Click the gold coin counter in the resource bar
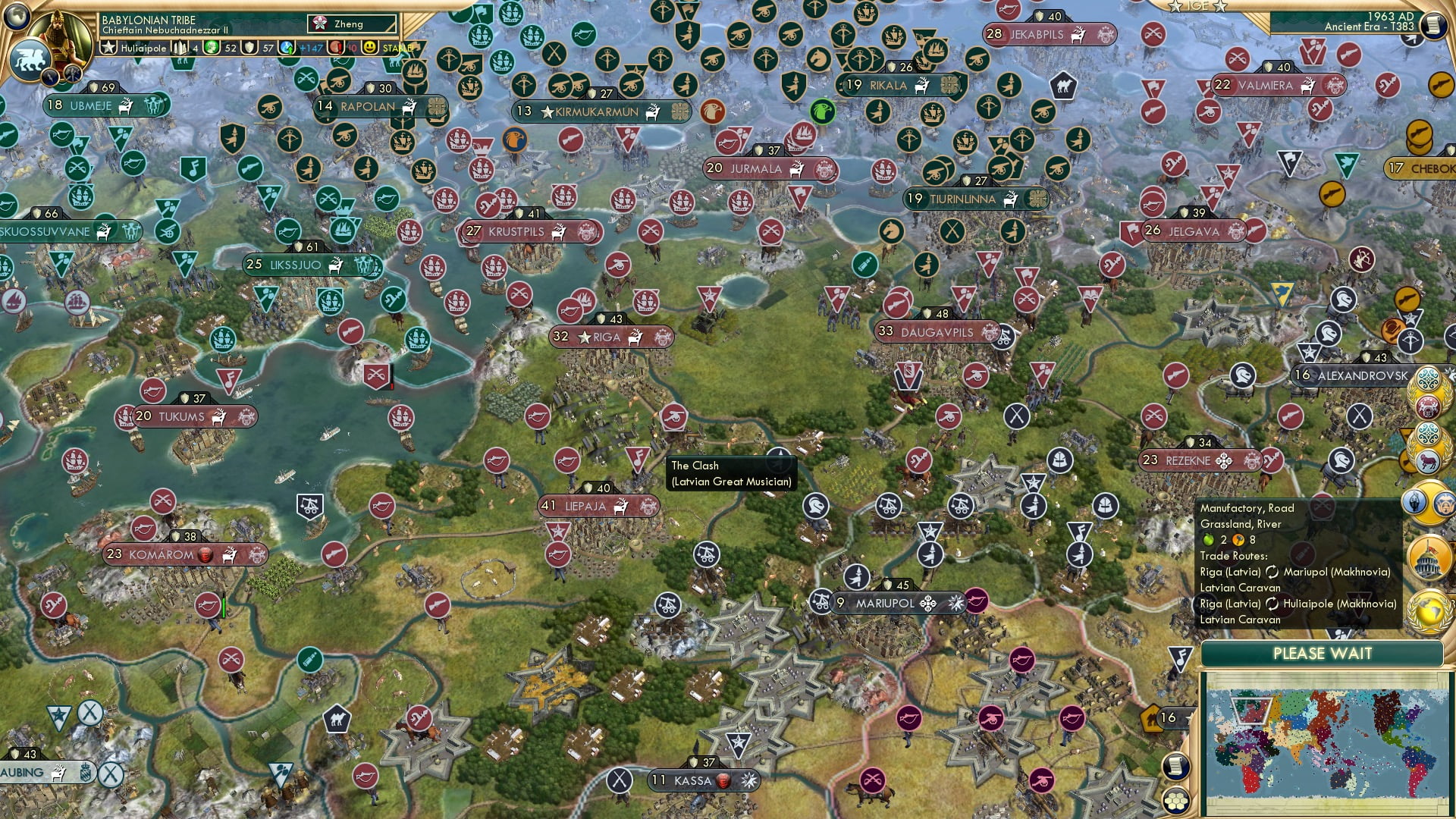Viewport: 1456px width, 819px height. [x=220, y=48]
